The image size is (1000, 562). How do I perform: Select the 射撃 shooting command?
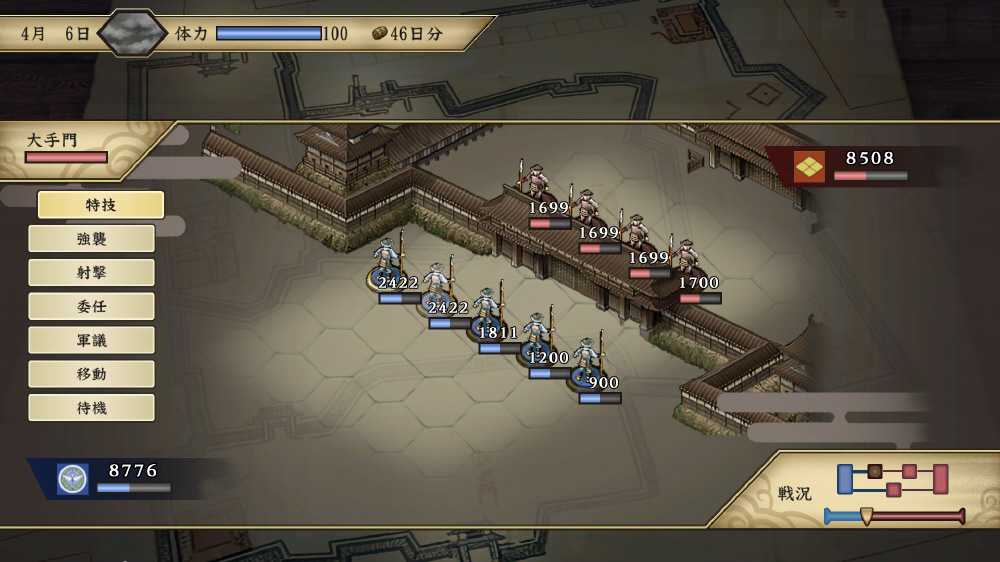pos(91,273)
